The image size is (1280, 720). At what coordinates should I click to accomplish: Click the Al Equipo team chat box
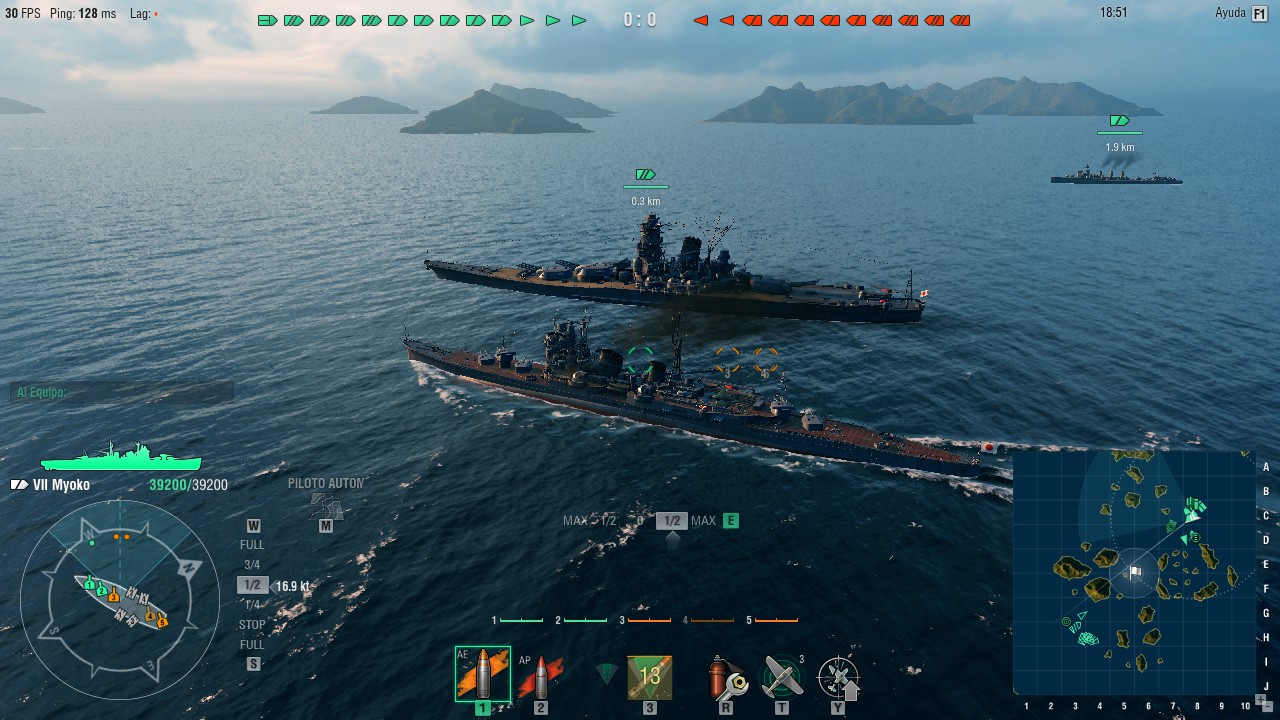pos(122,392)
